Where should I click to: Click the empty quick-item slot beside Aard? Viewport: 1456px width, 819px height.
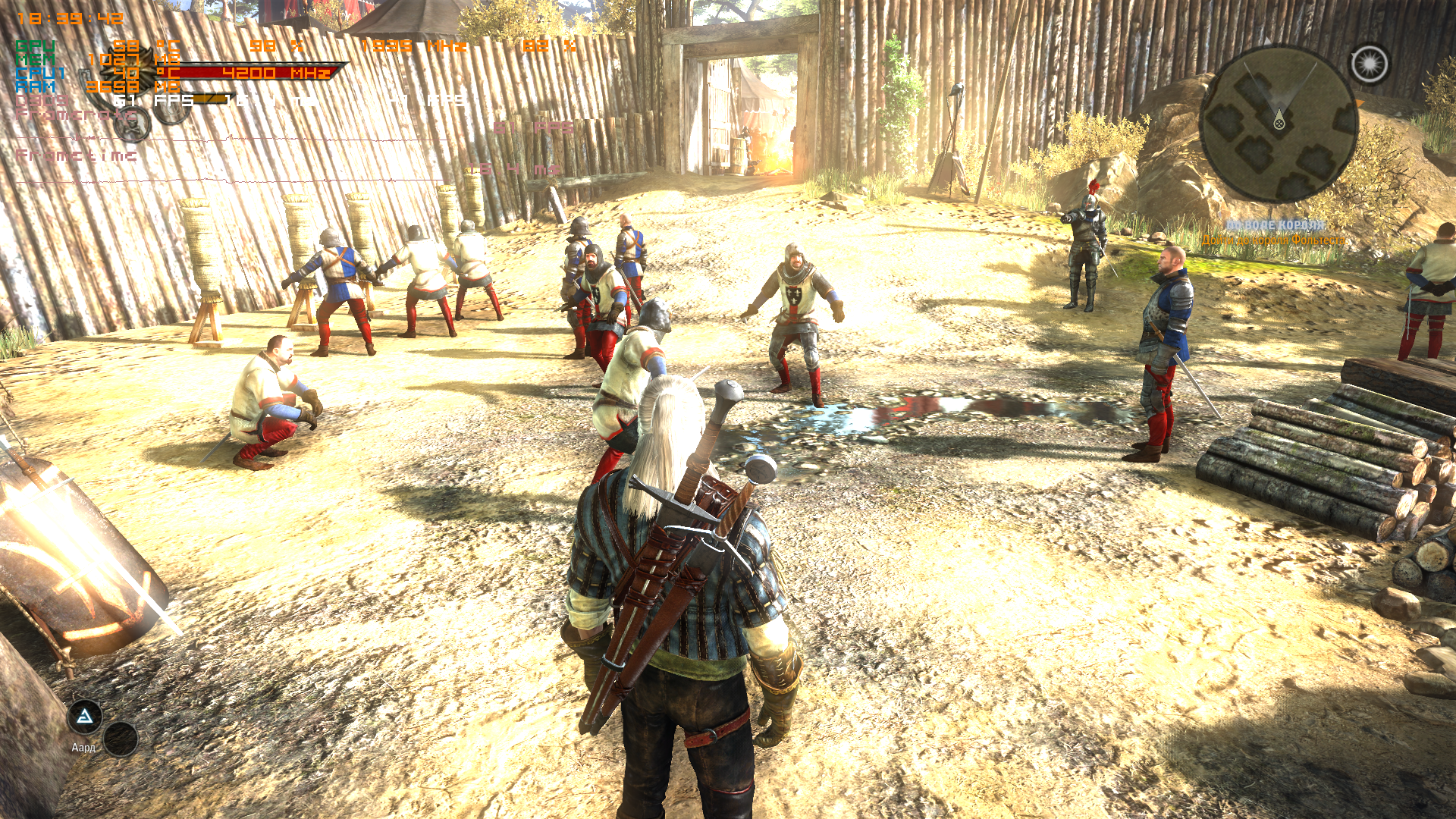pos(121,739)
